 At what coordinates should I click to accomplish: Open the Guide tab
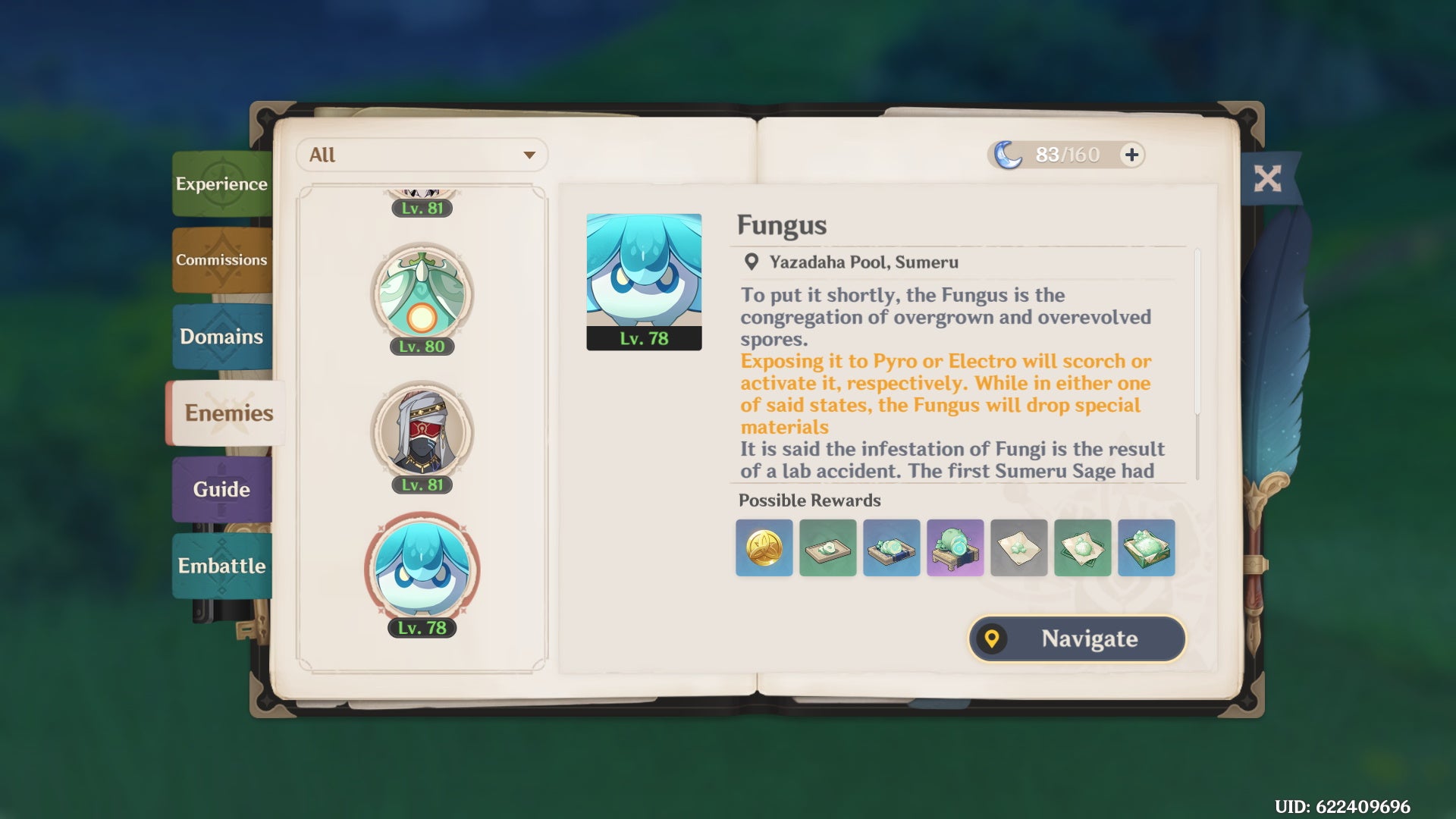point(221,489)
